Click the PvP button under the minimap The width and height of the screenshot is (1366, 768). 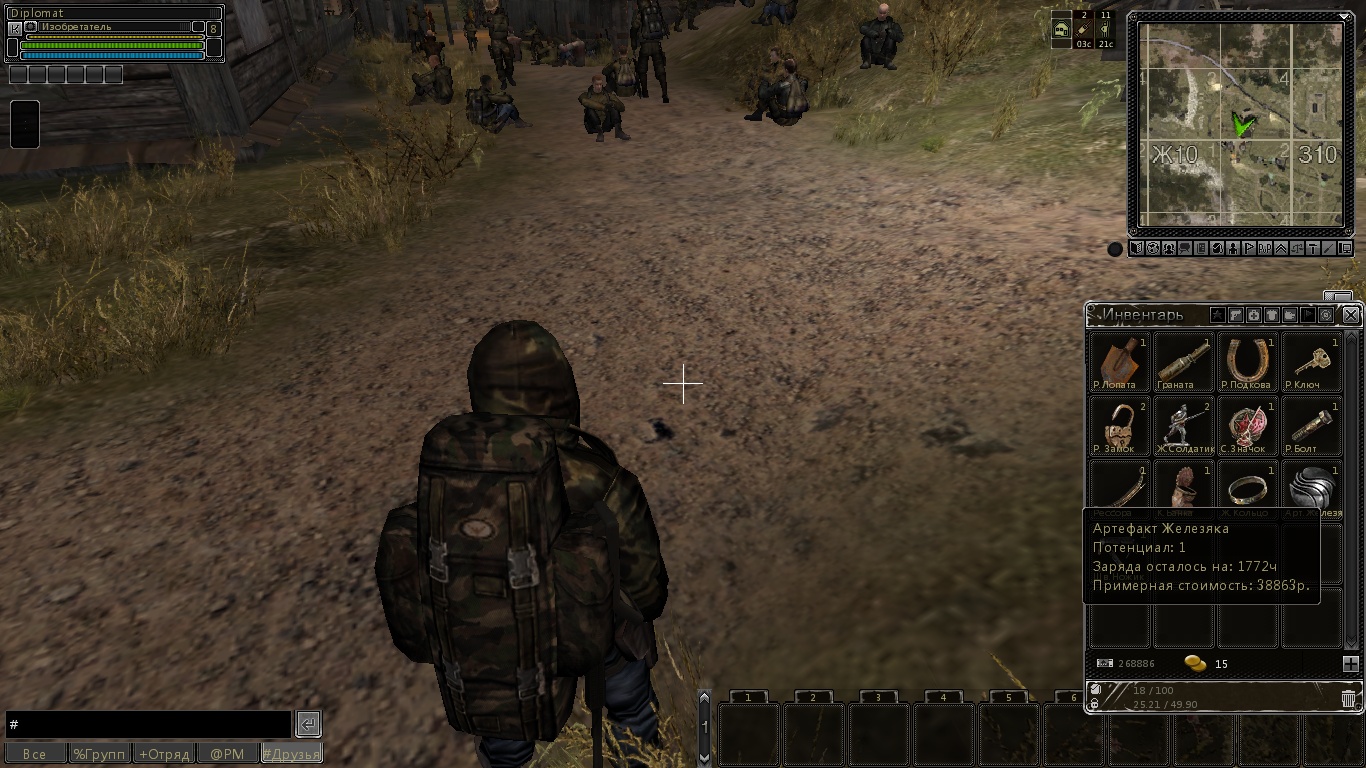coord(1265,249)
